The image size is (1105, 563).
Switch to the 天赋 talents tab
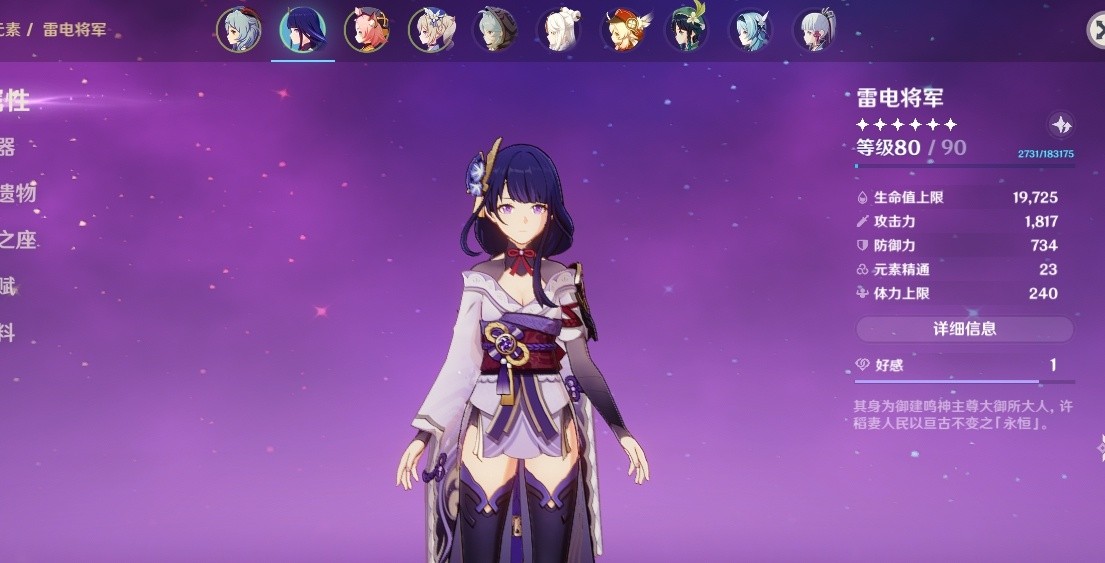[8, 287]
